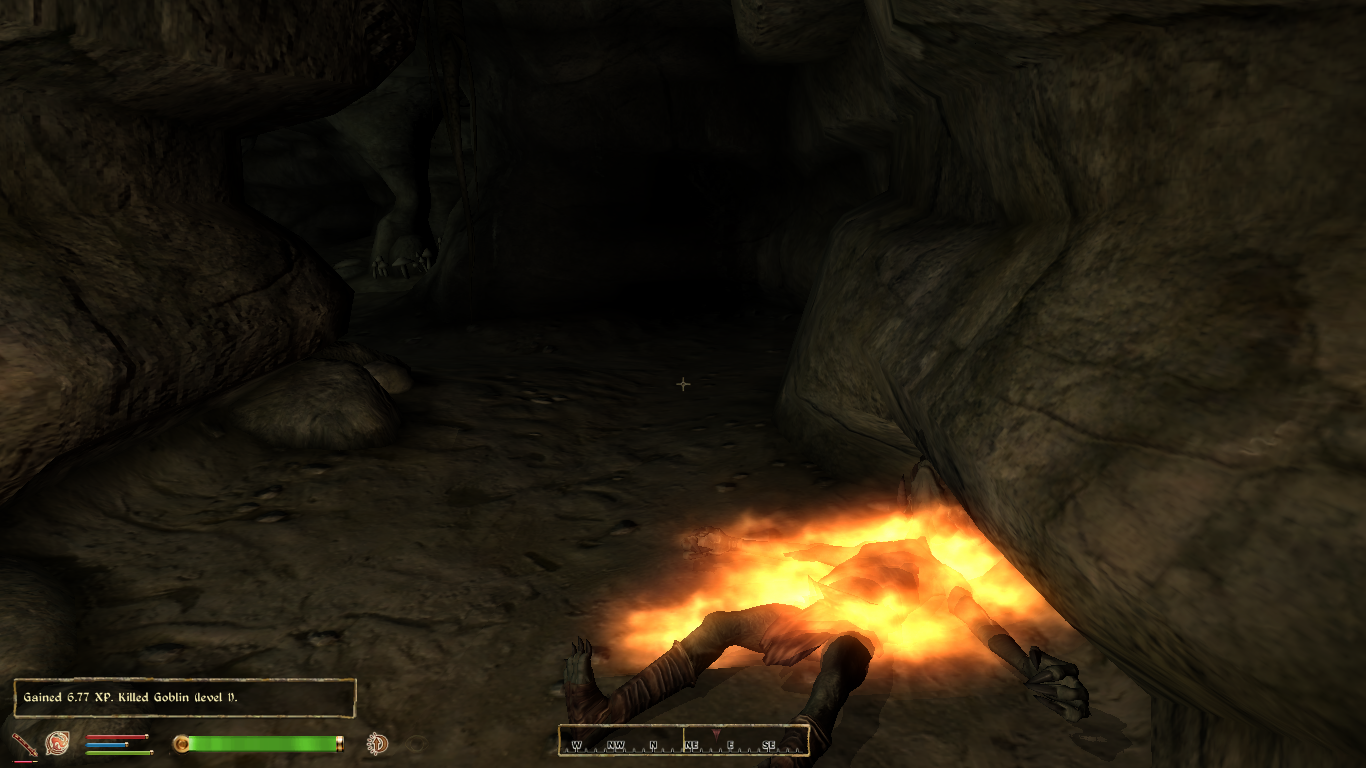Select the red quest marker on compass
The width and height of the screenshot is (1366, 768).
pyautogui.click(x=715, y=734)
